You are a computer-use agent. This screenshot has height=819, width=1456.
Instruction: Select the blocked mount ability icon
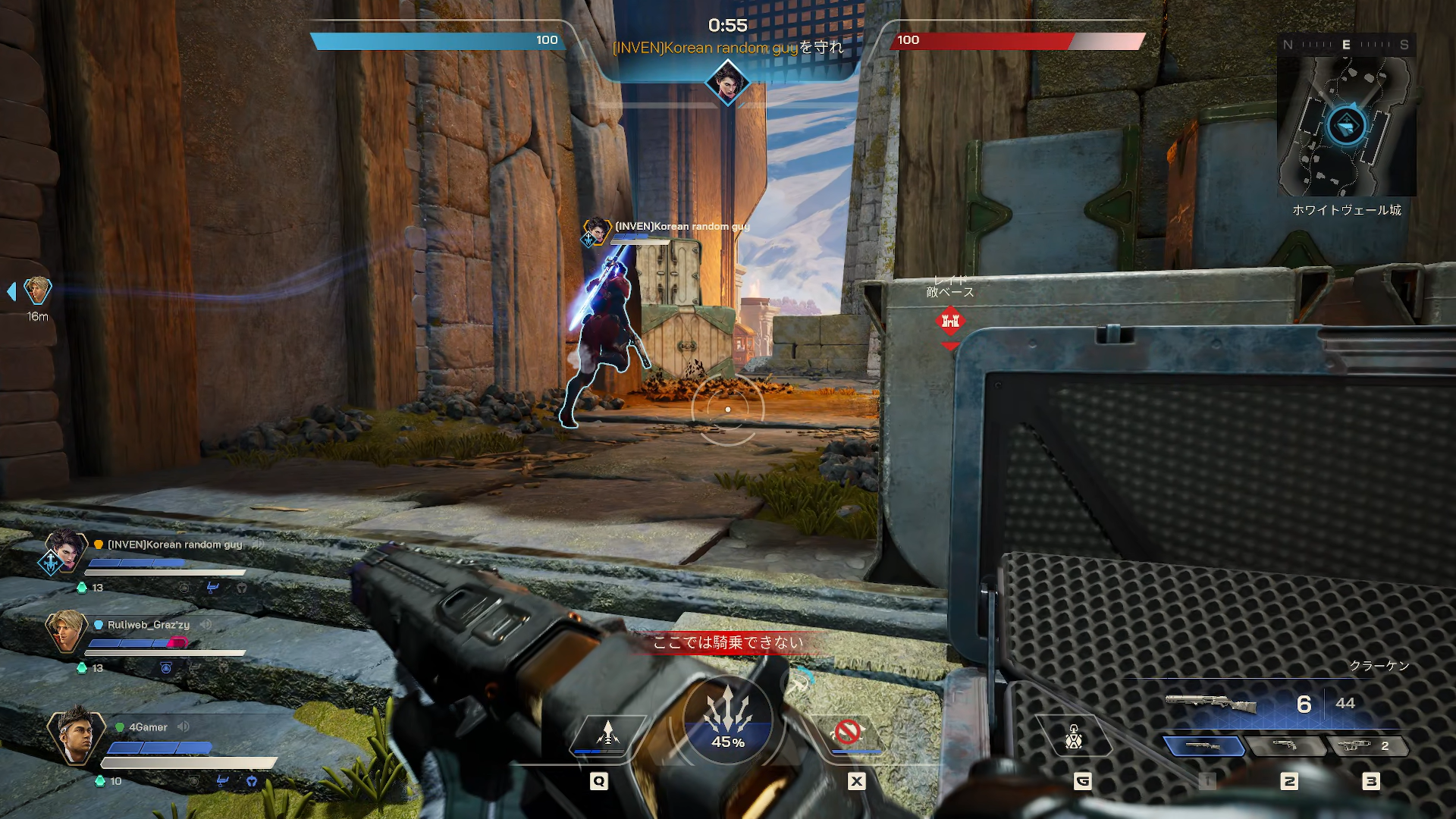click(x=847, y=733)
